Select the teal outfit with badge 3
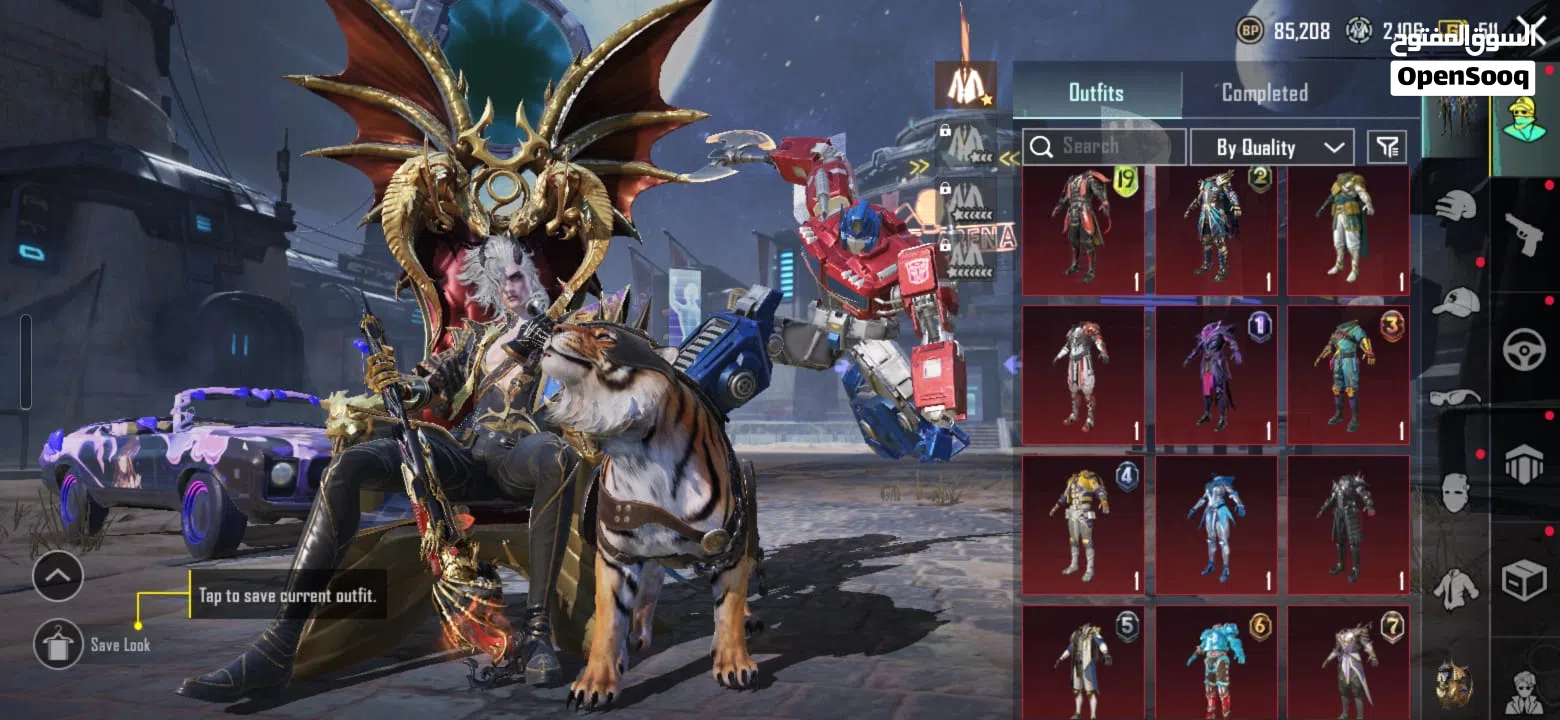This screenshot has width=1560, height=720. pos(1347,375)
